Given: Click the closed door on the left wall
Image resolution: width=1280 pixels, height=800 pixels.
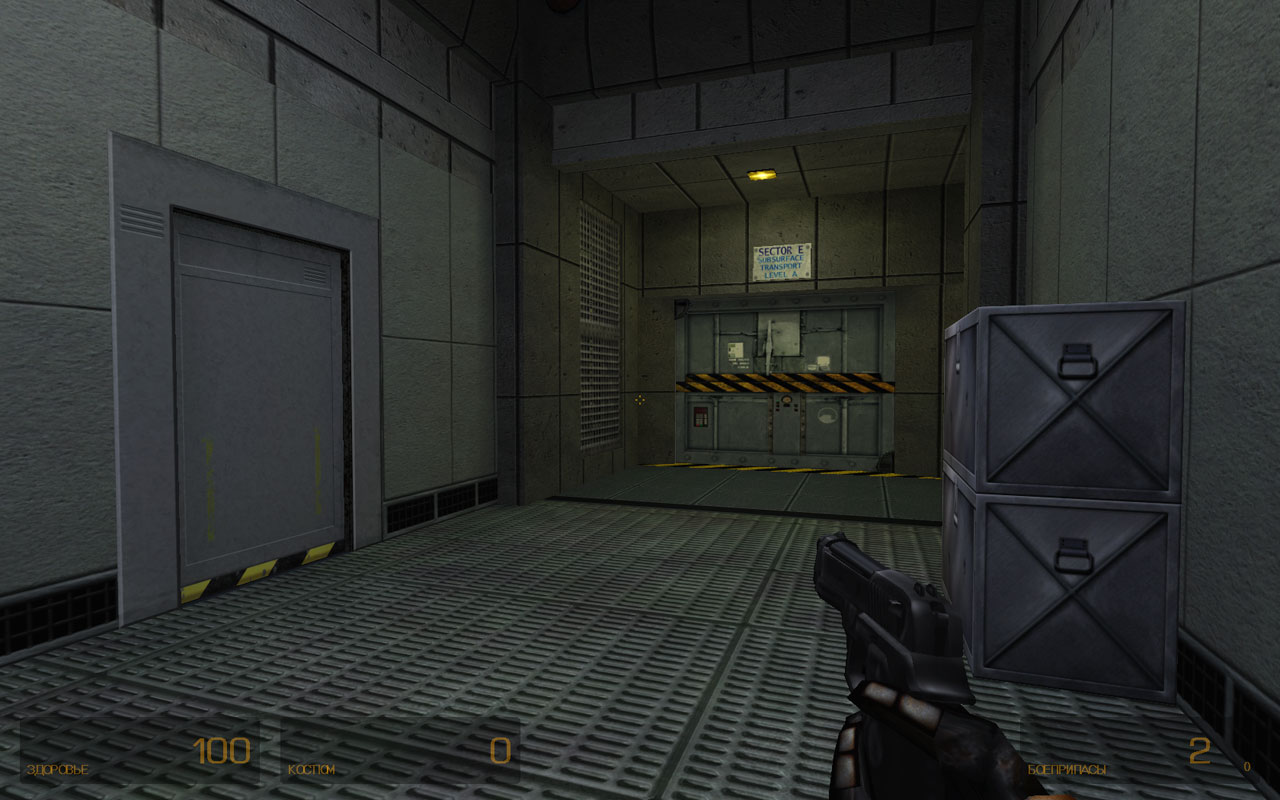Looking at the screenshot, I should click(253, 390).
